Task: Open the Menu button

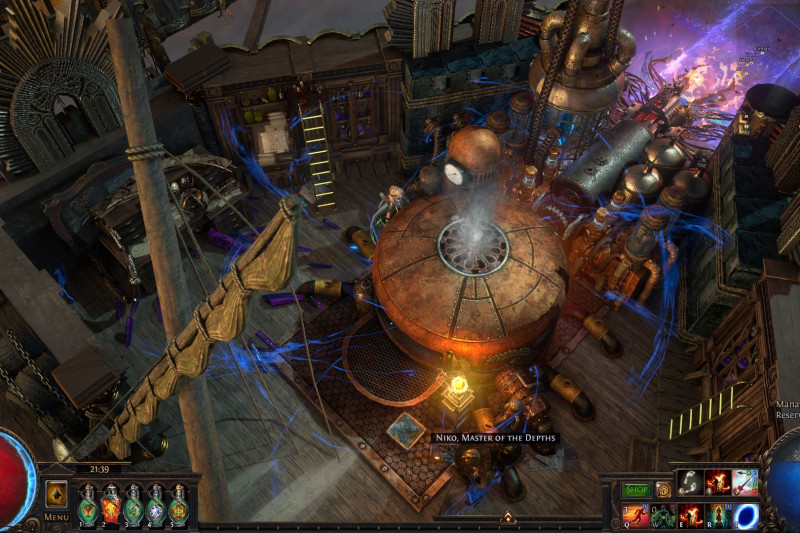Action: (56, 517)
